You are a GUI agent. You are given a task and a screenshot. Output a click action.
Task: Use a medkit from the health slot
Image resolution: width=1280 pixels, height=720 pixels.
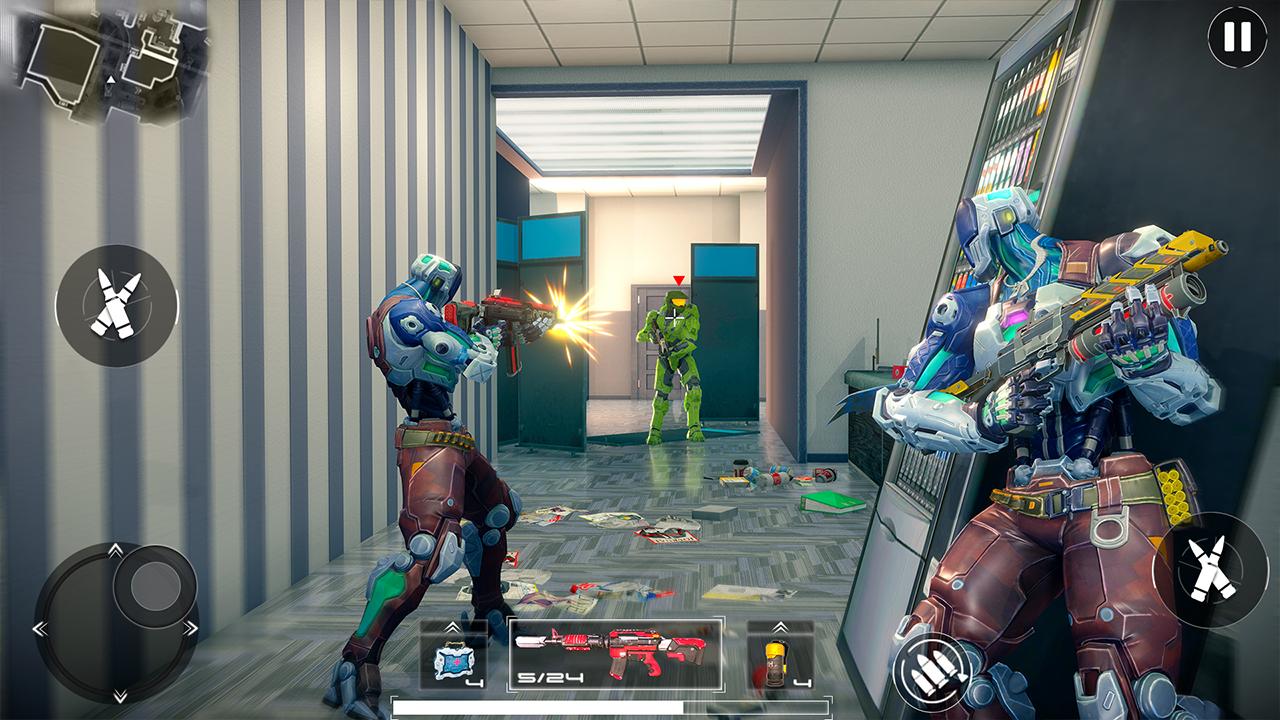click(x=453, y=660)
